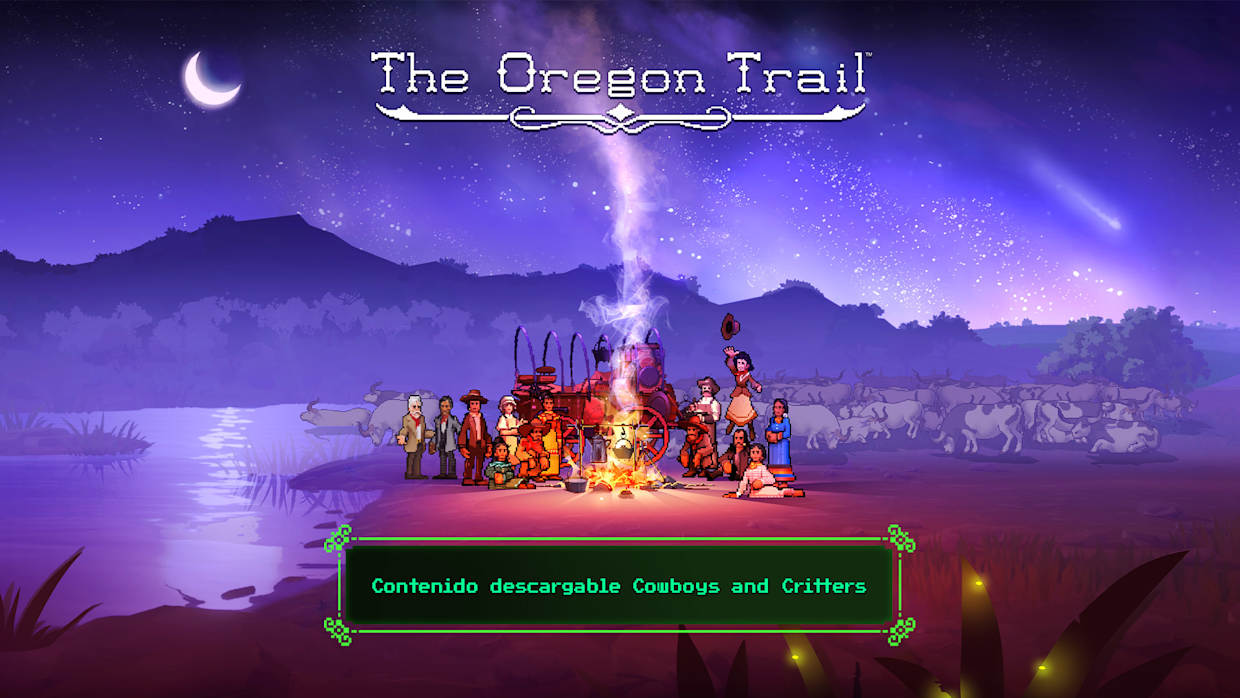
Task: Select the Contenido descargable Cowboys and Critters banner
Action: tap(619, 586)
